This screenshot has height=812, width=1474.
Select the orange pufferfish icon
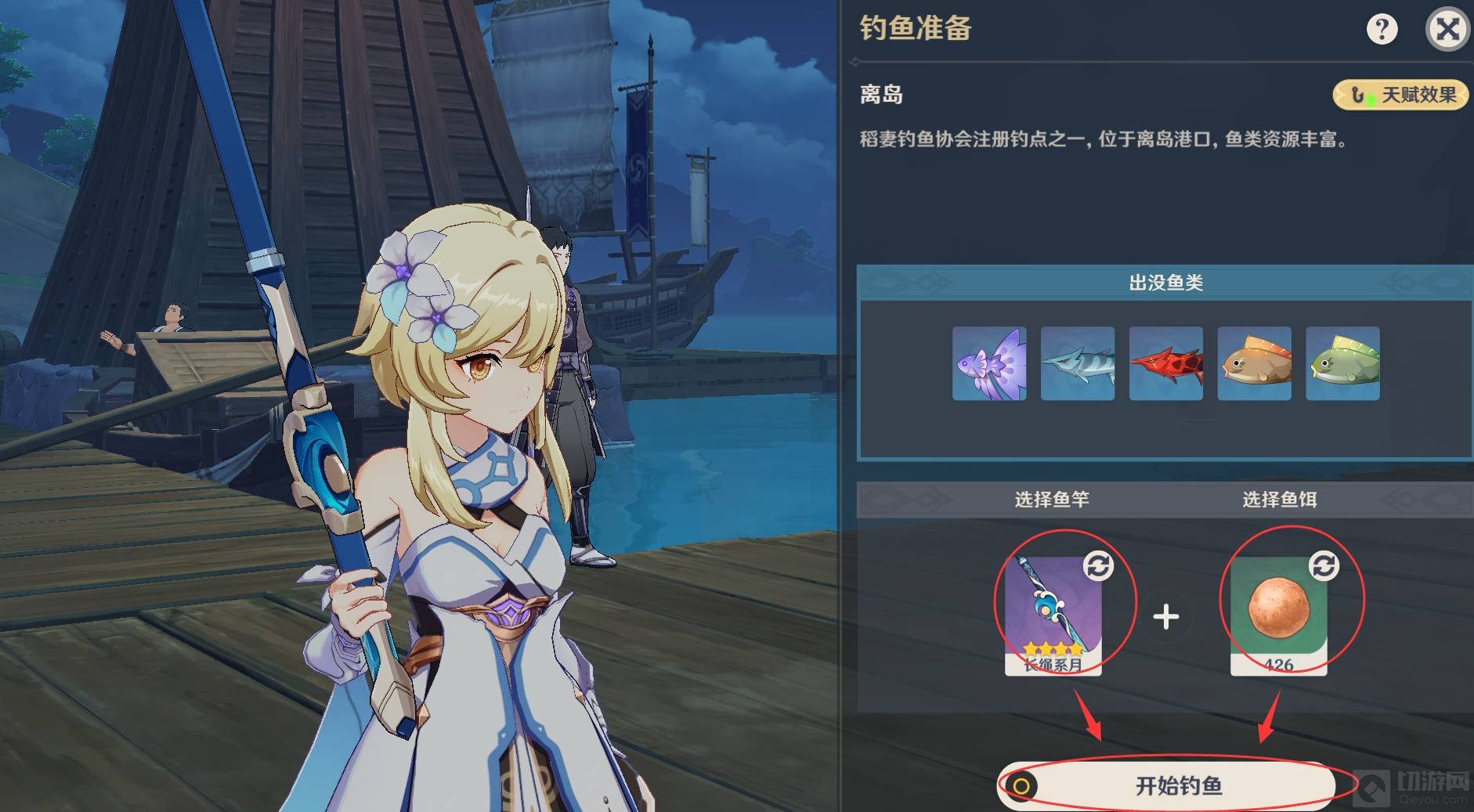tap(1255, 363)
